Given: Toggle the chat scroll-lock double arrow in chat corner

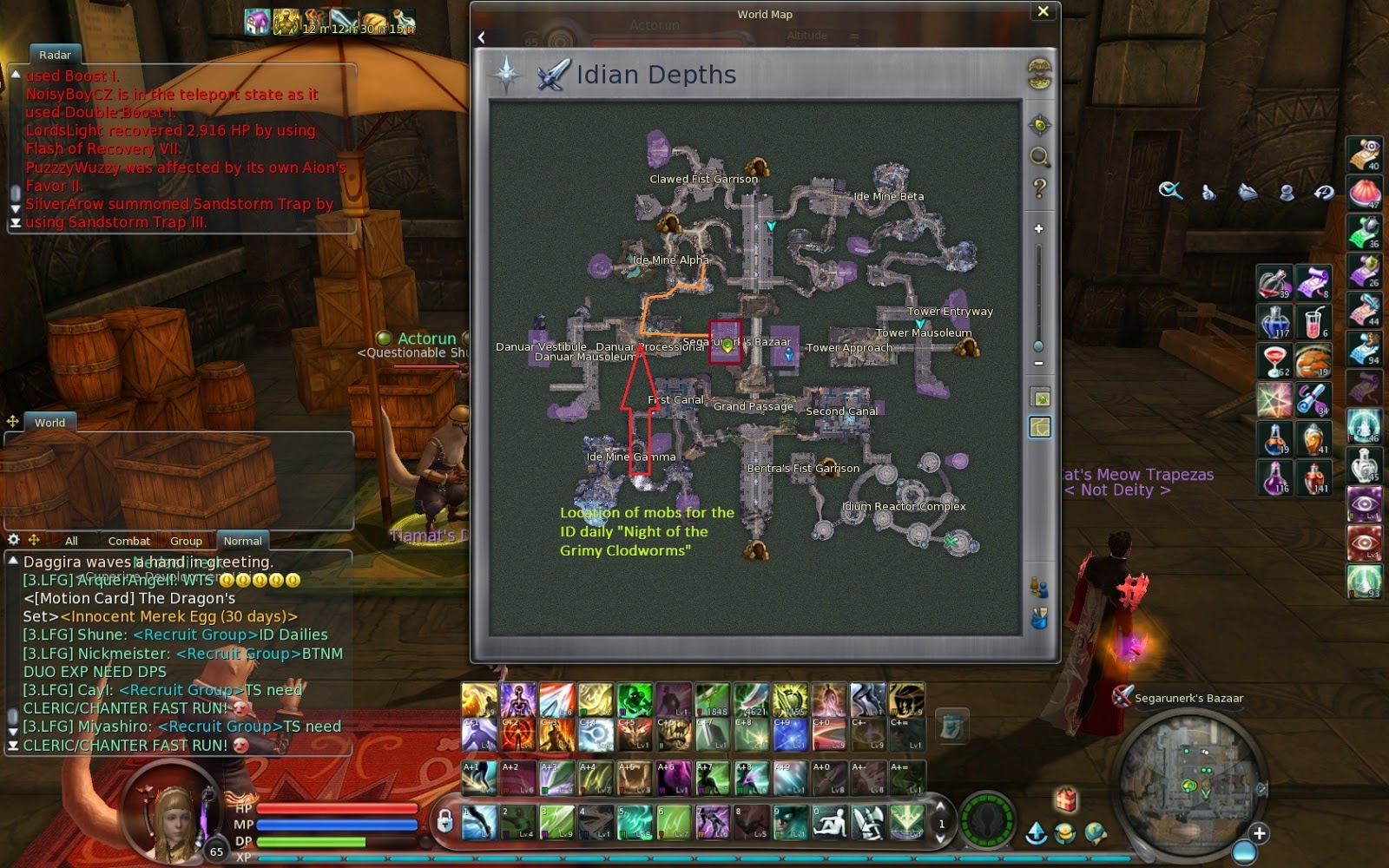Looking at the screenshot, I should [12, 745].
